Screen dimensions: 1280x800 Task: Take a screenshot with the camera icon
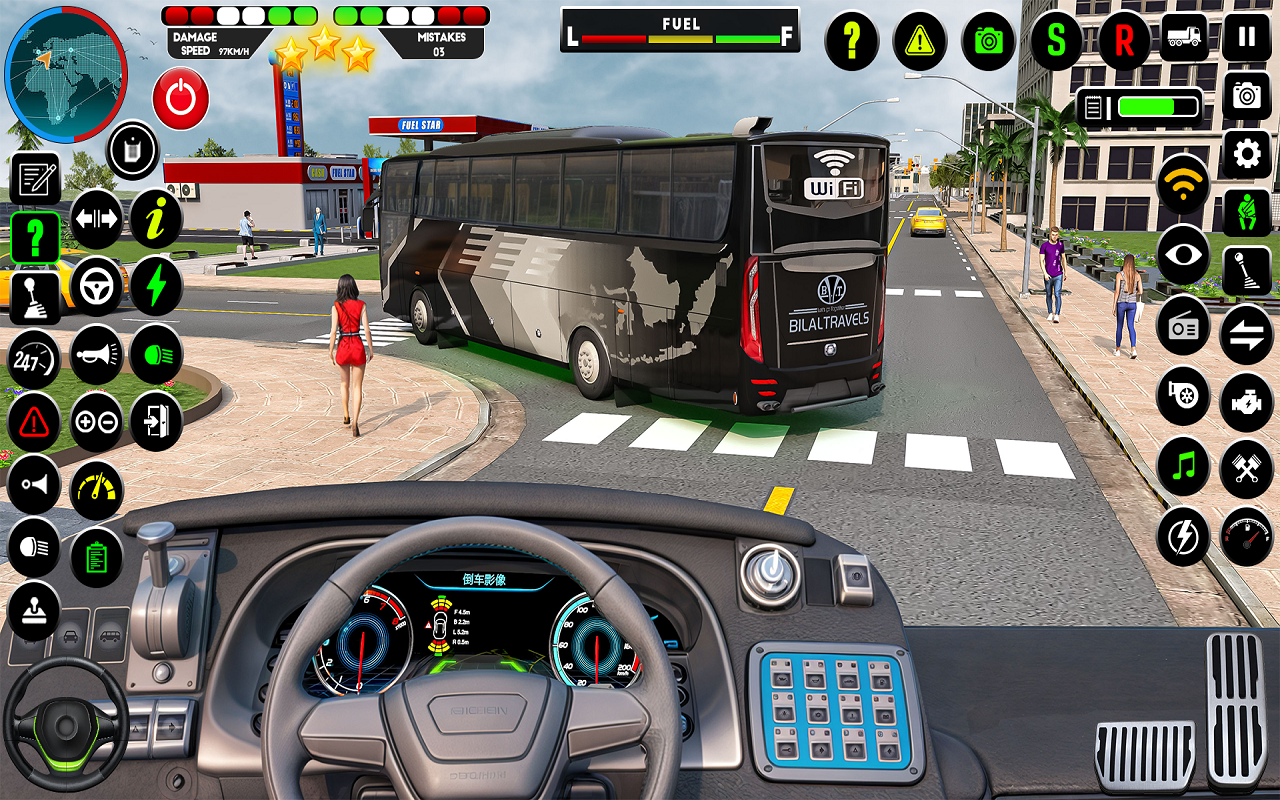click(988, 42)
